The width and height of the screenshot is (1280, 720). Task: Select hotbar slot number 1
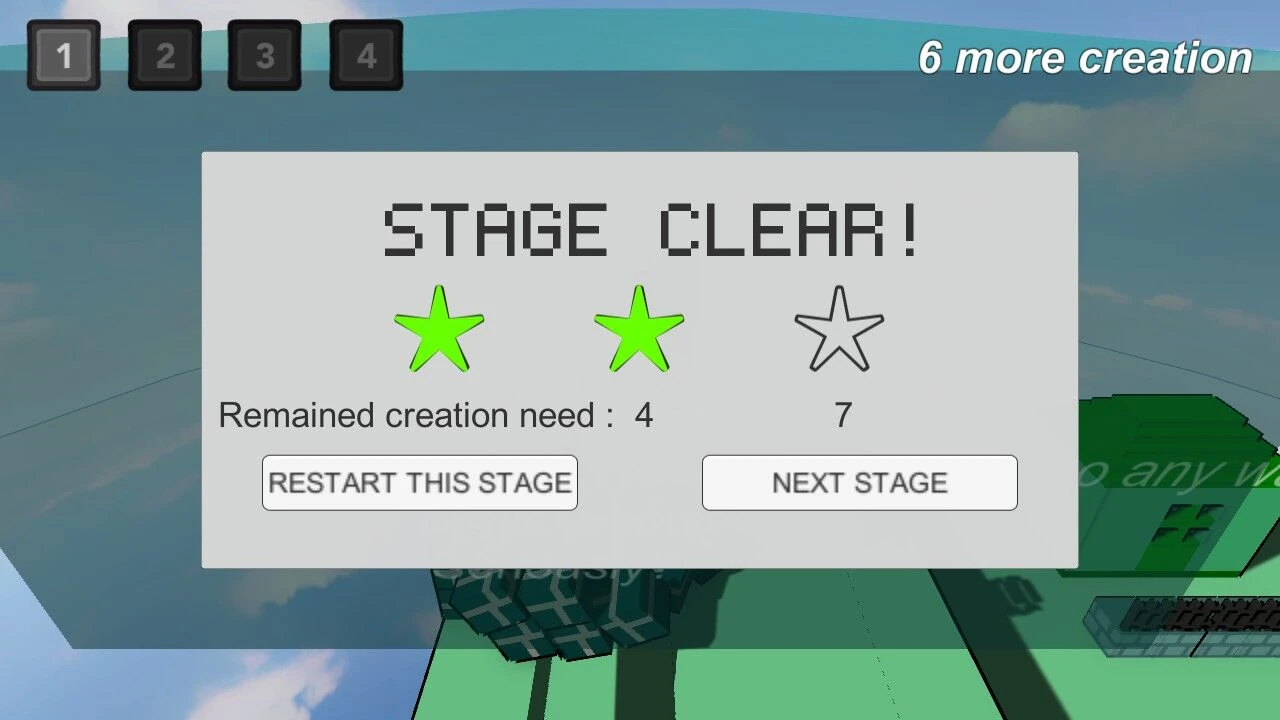(64, 56)
